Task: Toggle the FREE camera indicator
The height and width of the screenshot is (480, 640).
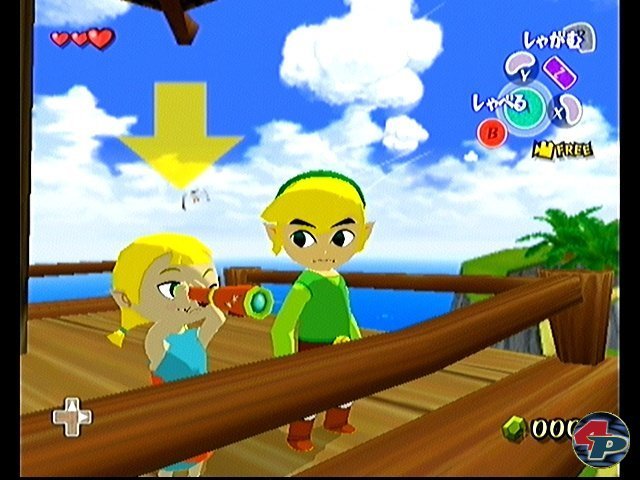Action: [x=562, y=150]
